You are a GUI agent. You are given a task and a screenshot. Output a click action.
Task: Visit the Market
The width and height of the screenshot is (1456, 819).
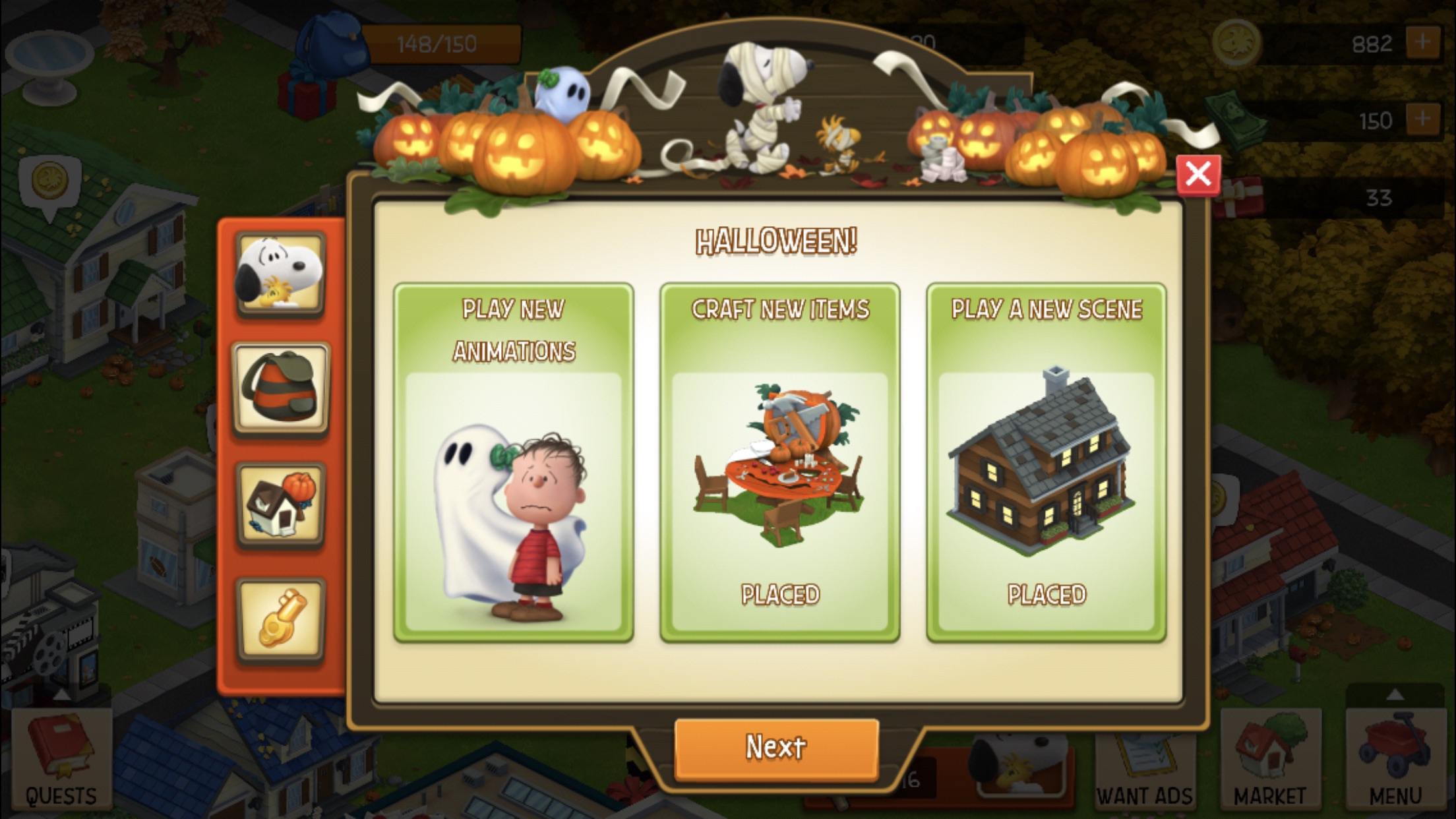(1270, 760)
